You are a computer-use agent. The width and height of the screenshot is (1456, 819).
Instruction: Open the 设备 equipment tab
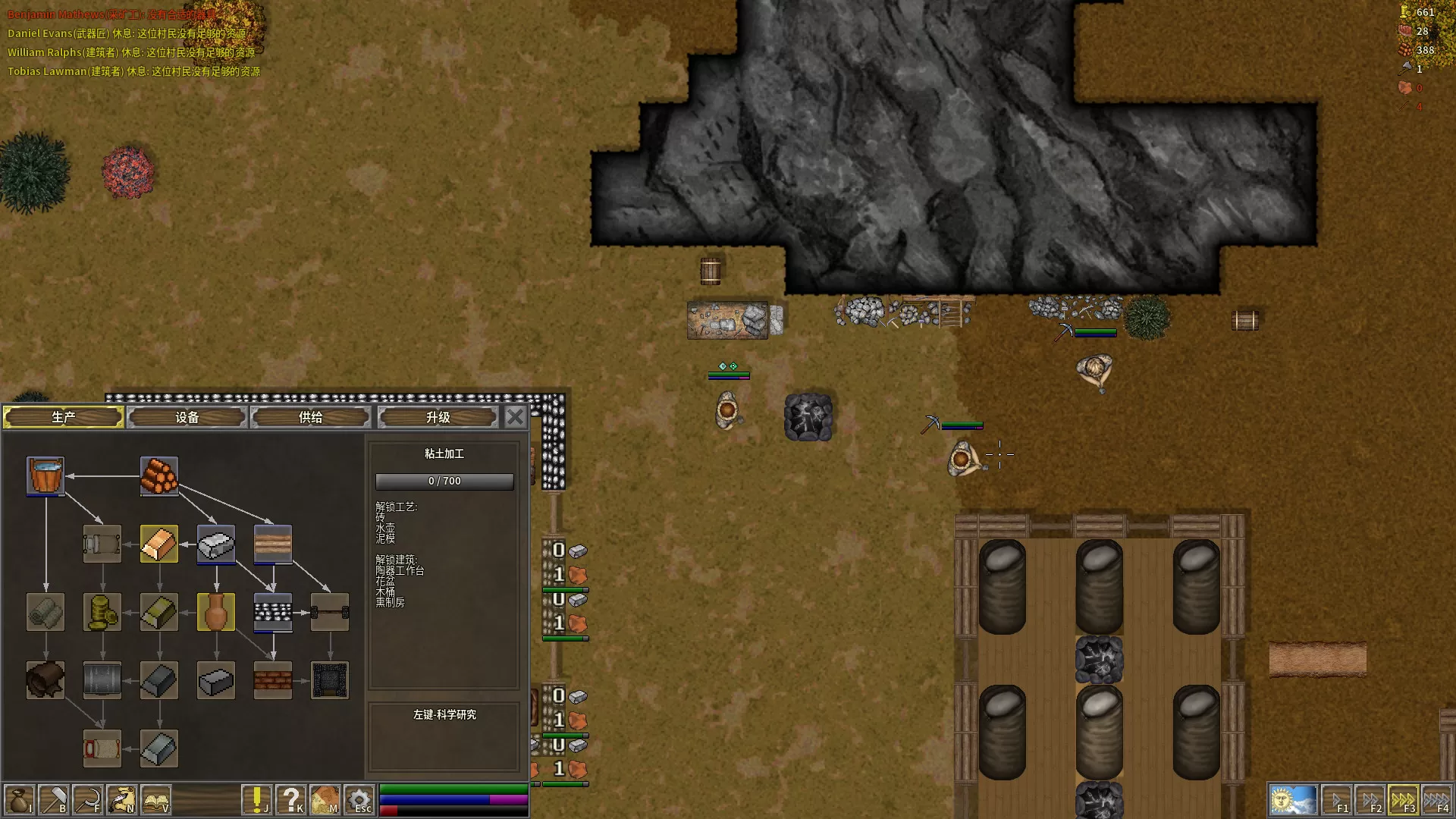187,417
